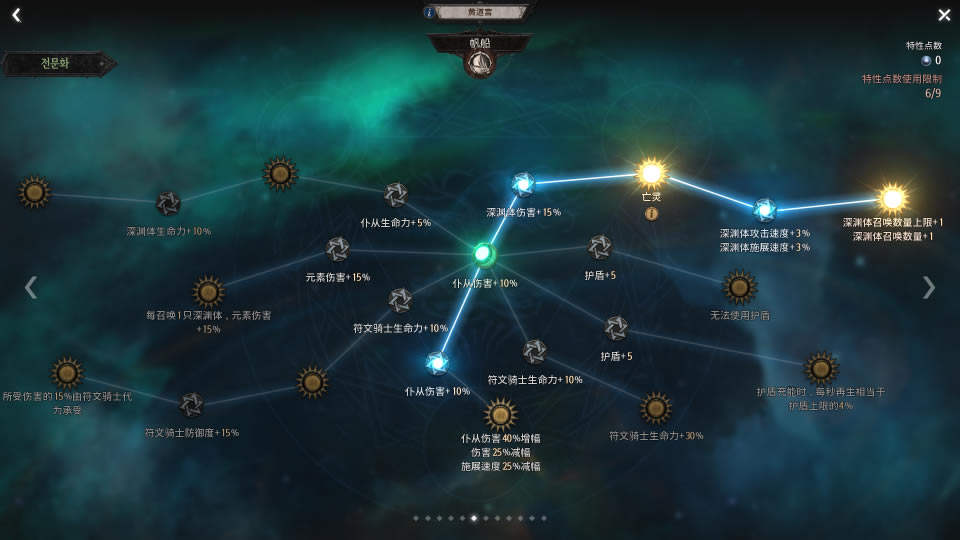Viewport: 960px width, 540px height.
Task: Select the 亡灵 golden talent node
Action: click(651, 173)
